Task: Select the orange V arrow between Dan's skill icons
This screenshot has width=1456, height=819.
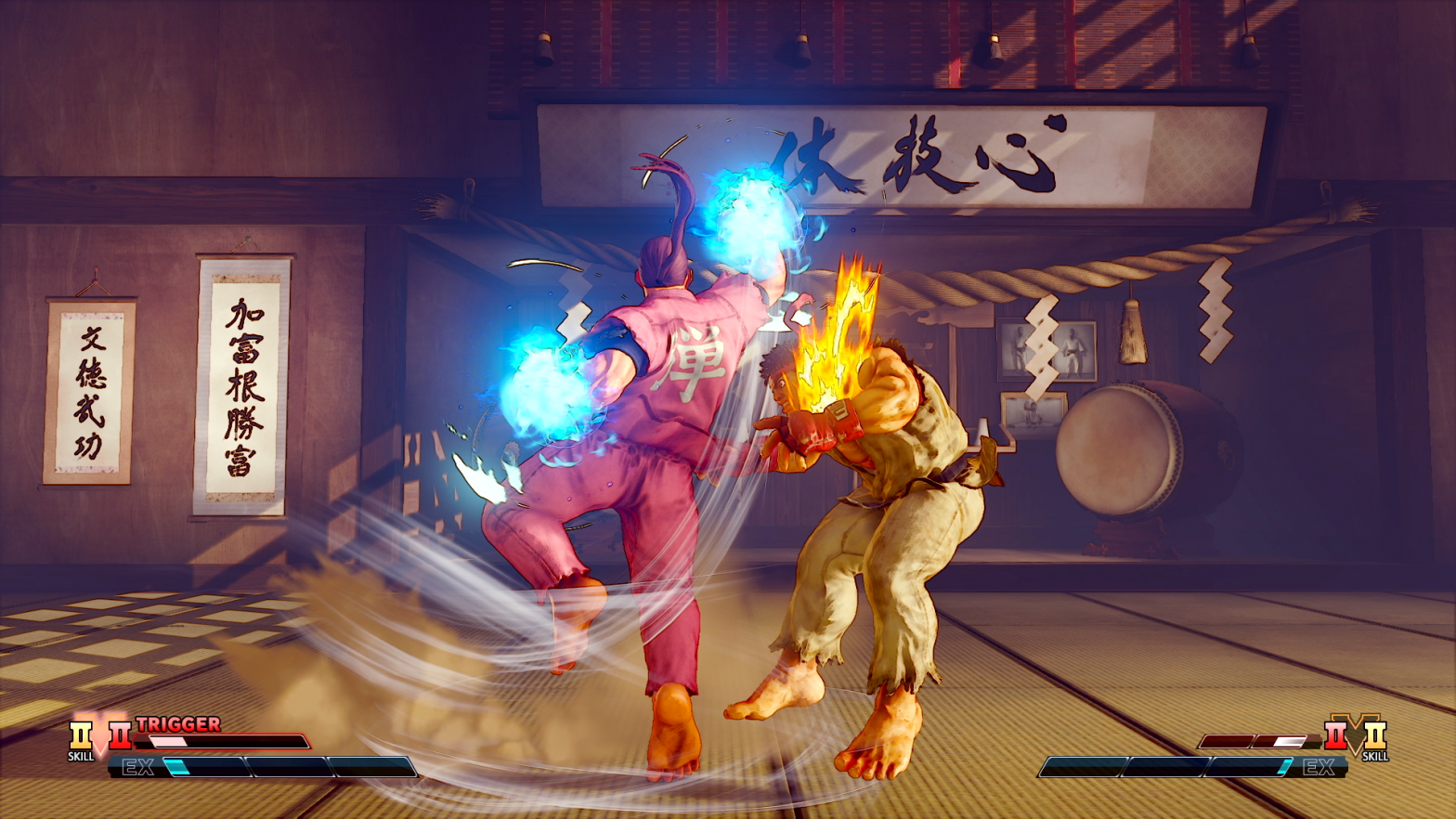Action: click(x=100, y=736)
